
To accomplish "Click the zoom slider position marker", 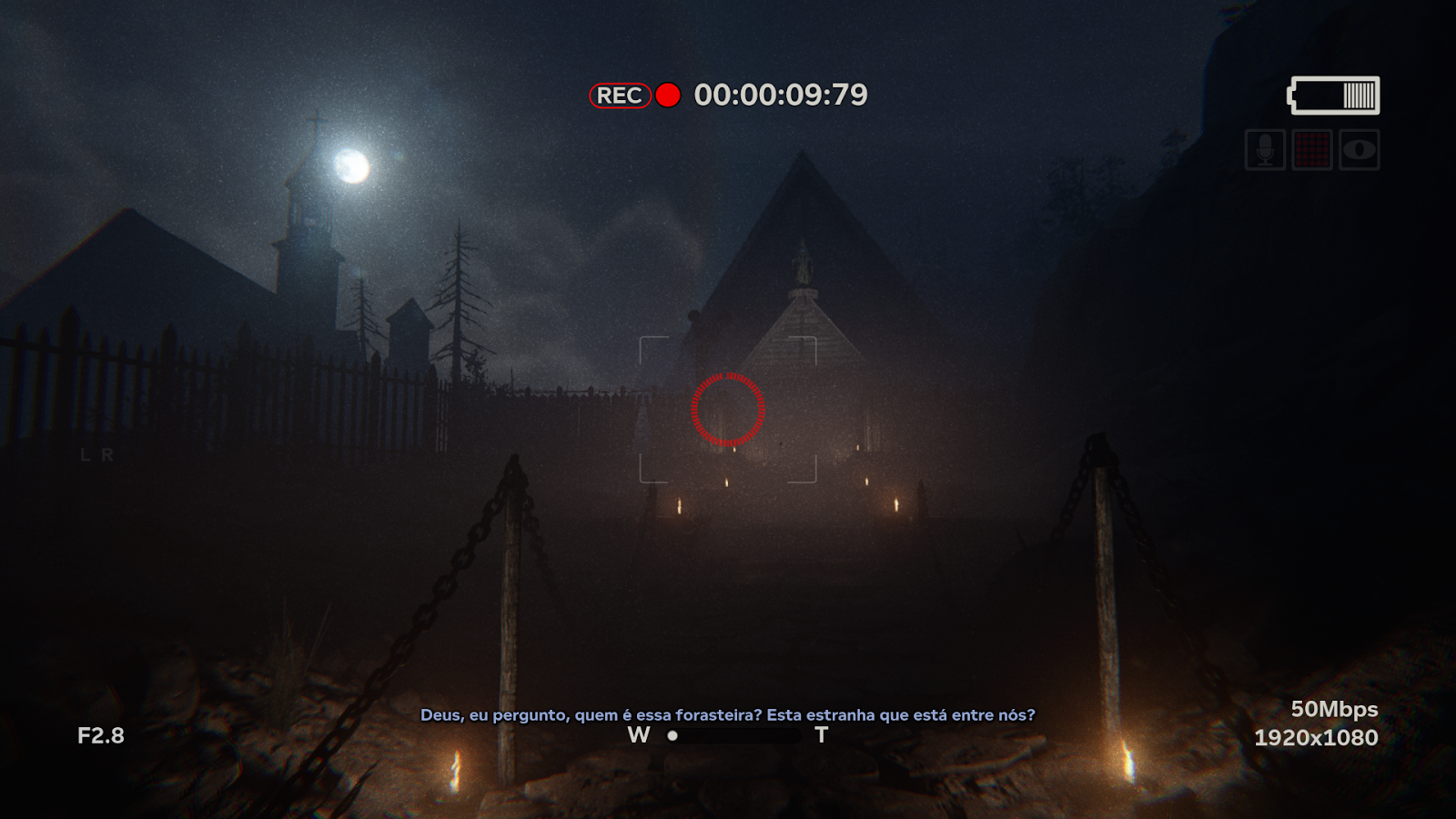I will pyautogui.click(x=674, y=735).
